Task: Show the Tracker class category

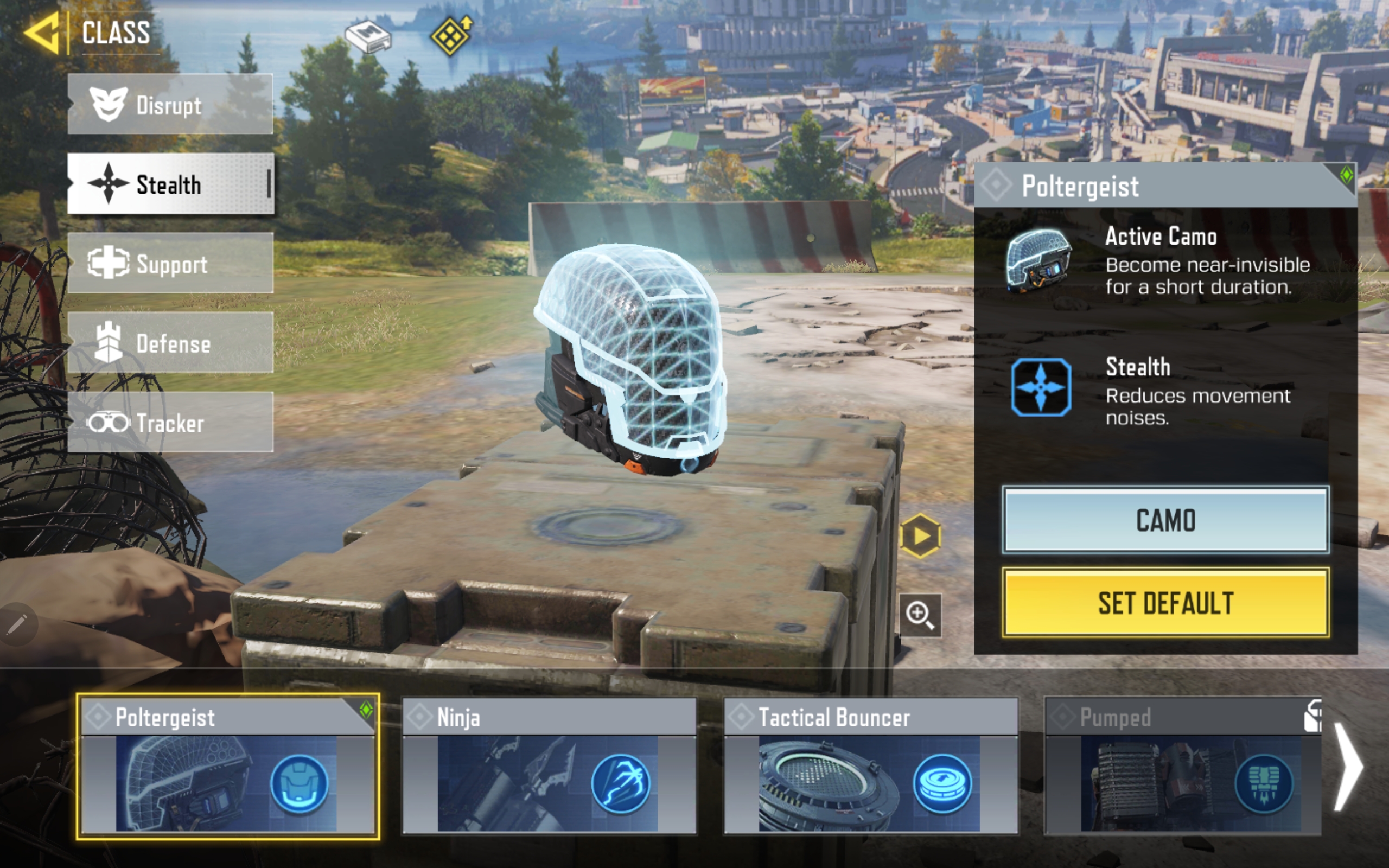Action: [x=170, y=423]
